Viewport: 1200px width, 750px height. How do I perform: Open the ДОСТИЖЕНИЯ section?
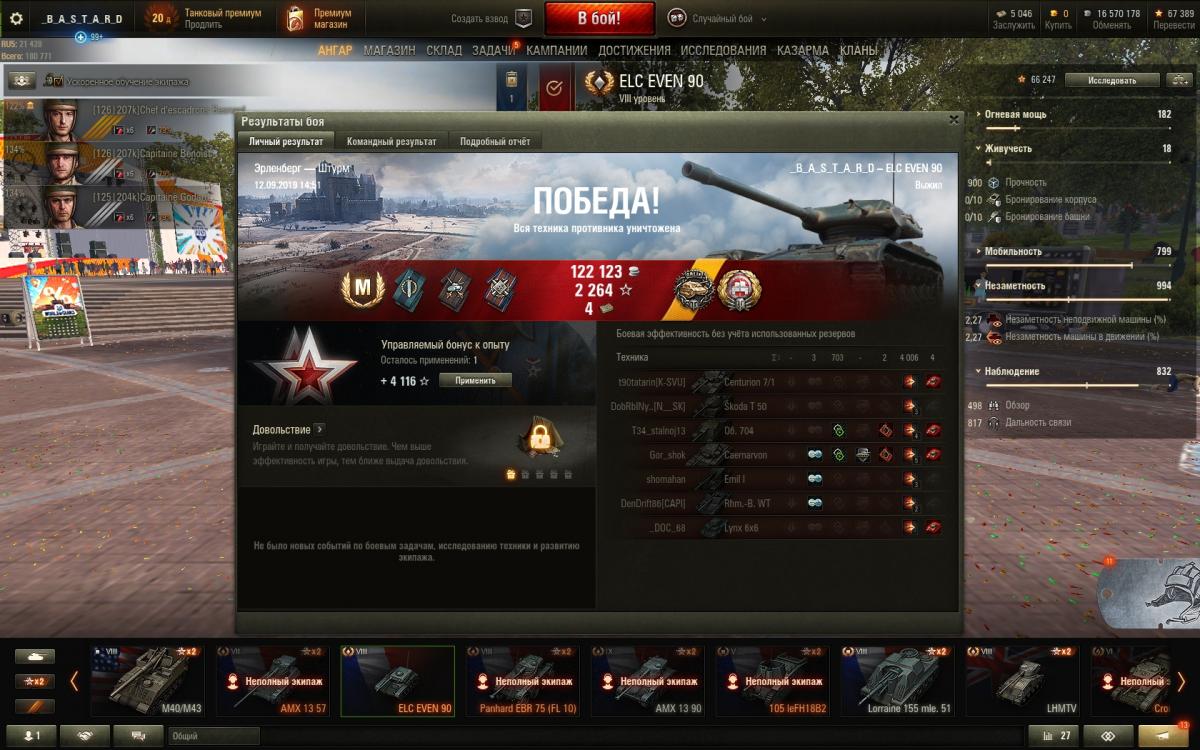tap(634, 50)
